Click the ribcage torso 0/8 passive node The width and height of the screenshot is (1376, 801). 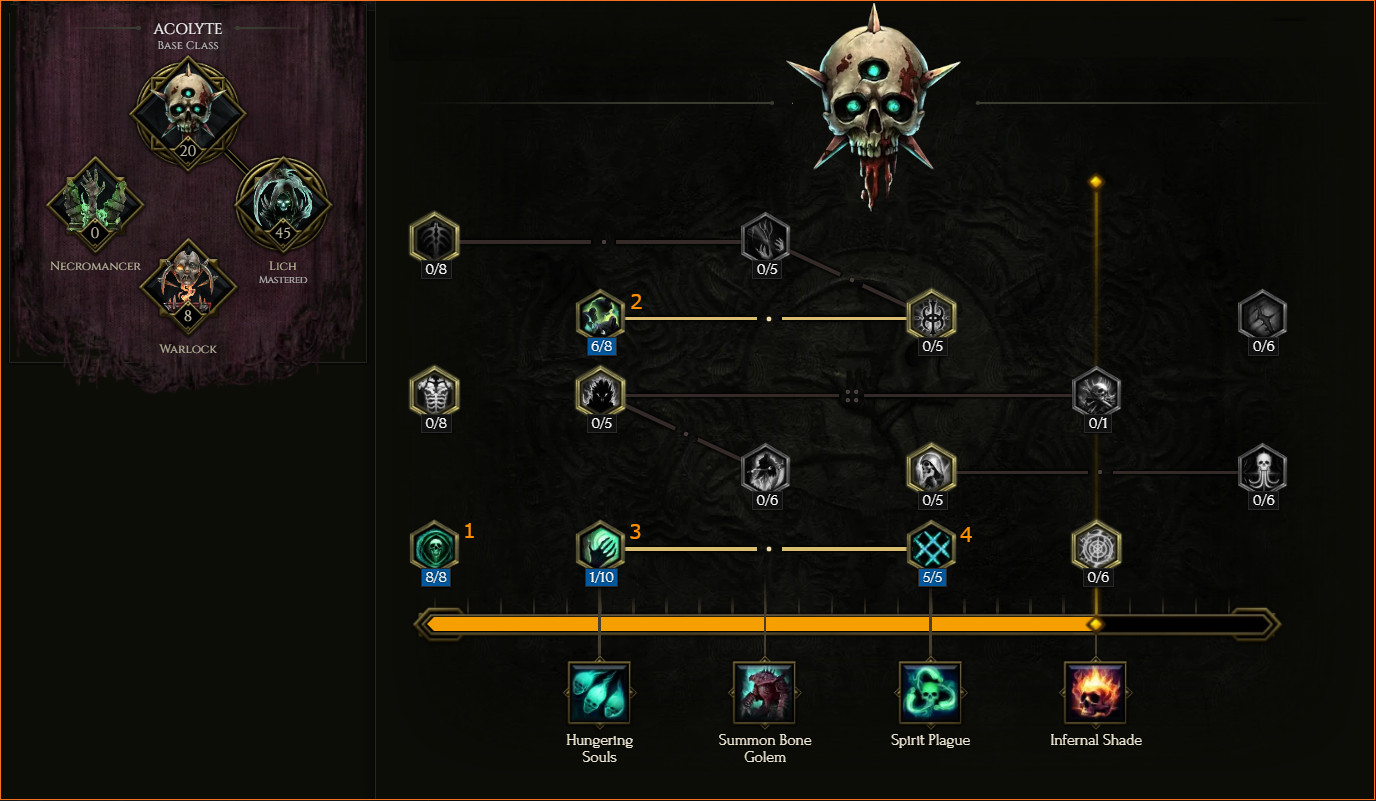click(x=435, y=392)
